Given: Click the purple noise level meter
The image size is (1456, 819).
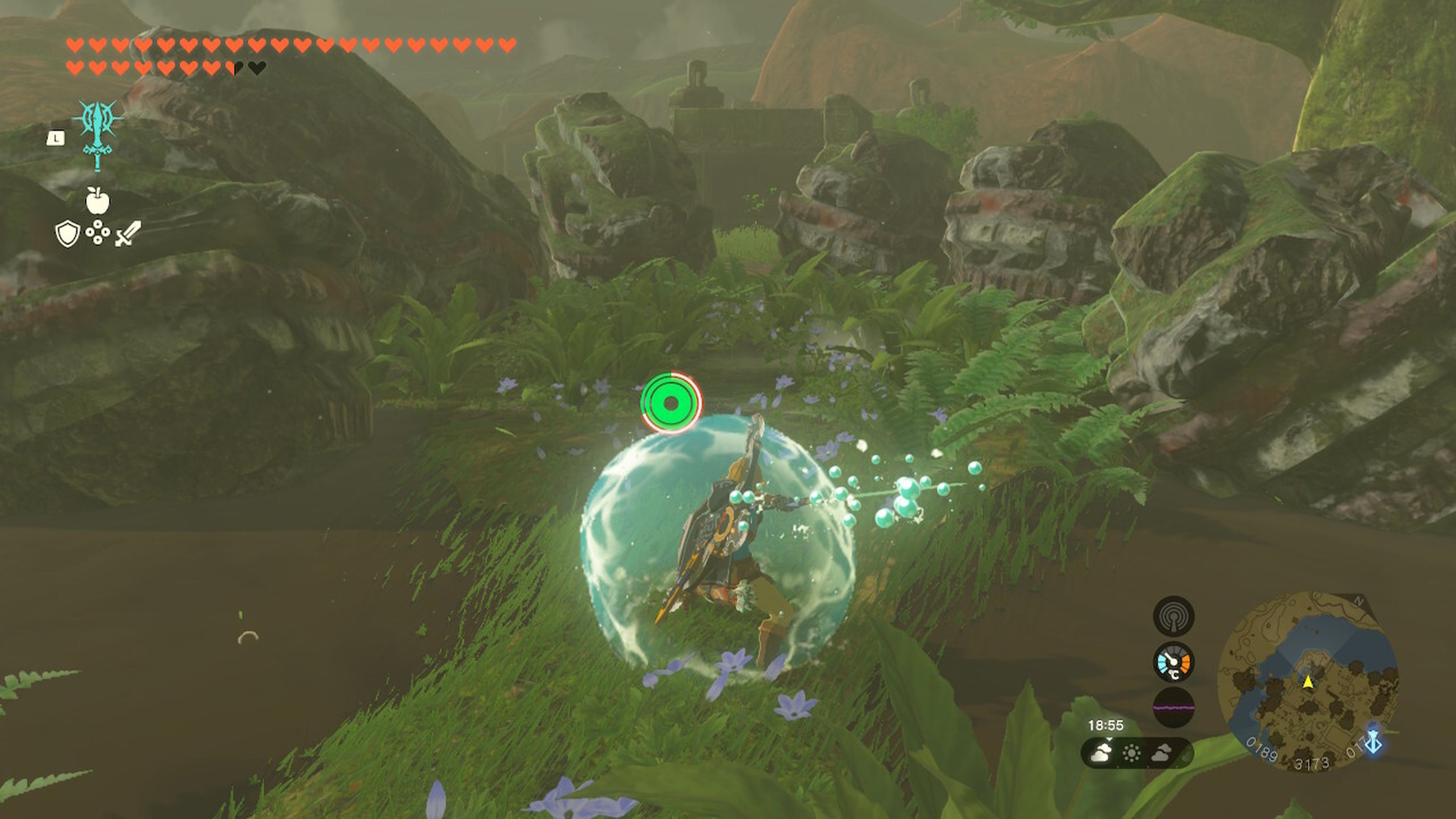Looking at the screenshot, I should pyautogui.click(x=1174, y=707).
